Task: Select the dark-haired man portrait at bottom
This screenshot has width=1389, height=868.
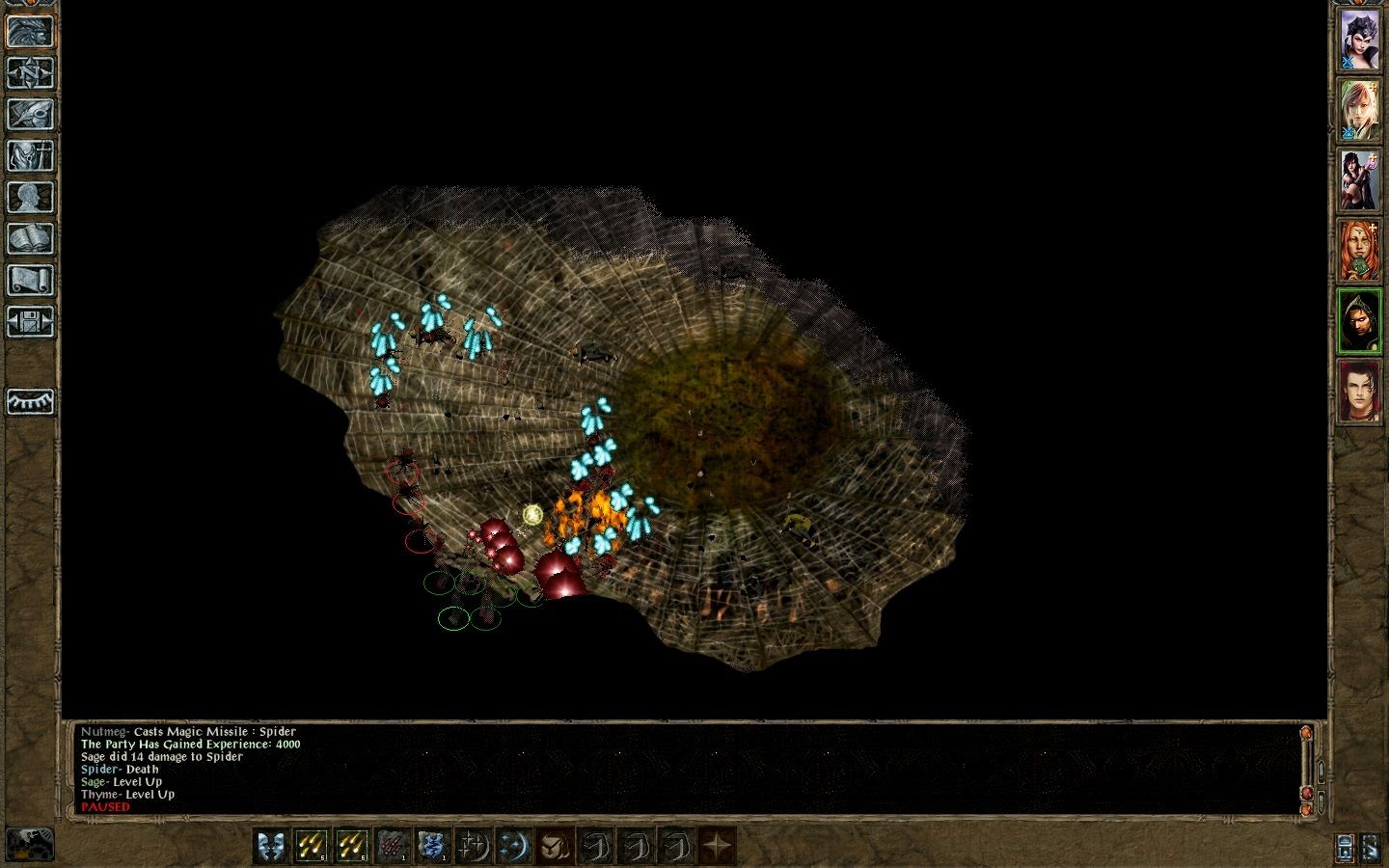Action: pyautogui.click(x=1360, y=392)
